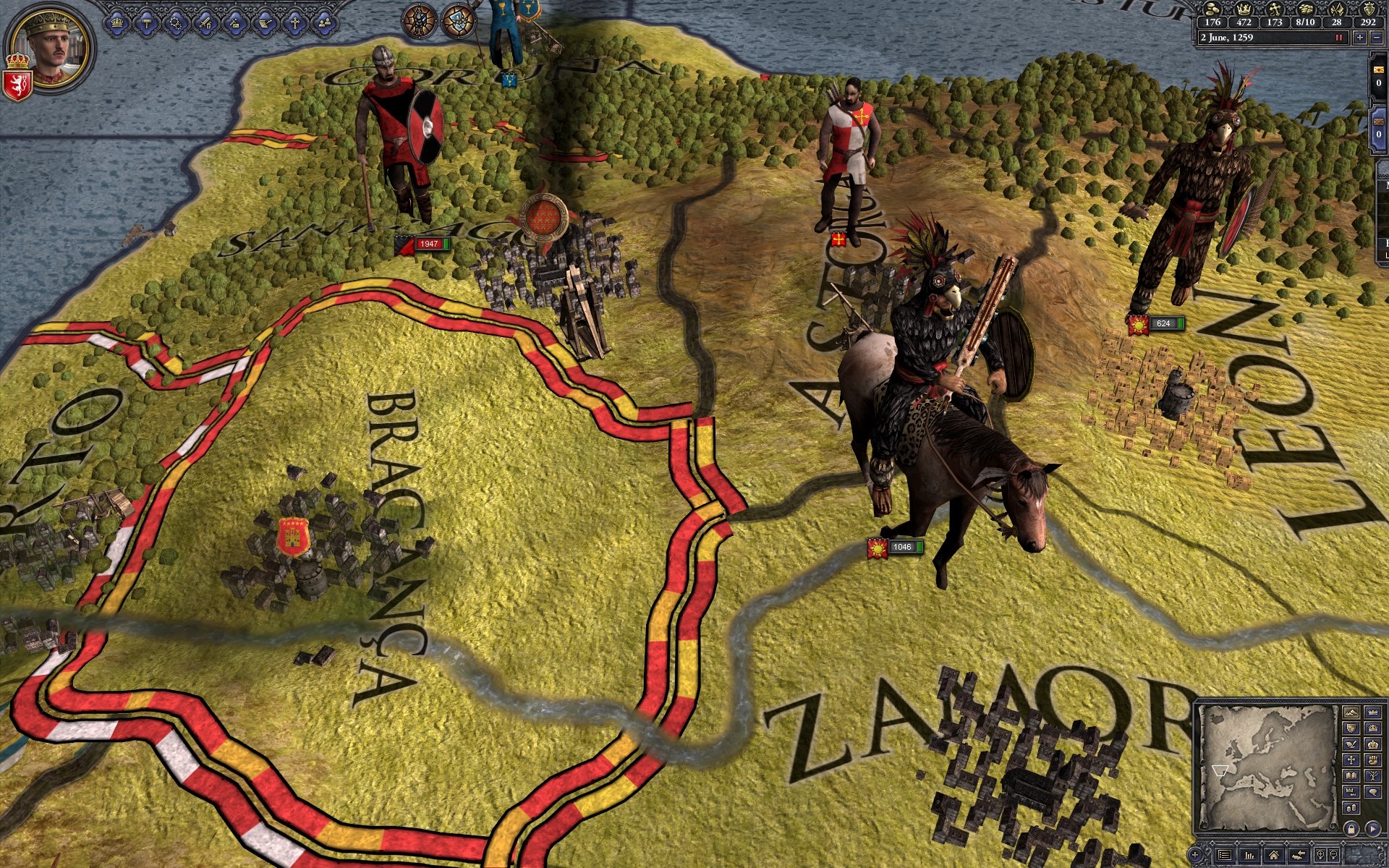Decrease game speed with the minus button
This screenshot has height=868, width=1389.
point(1377,38)
